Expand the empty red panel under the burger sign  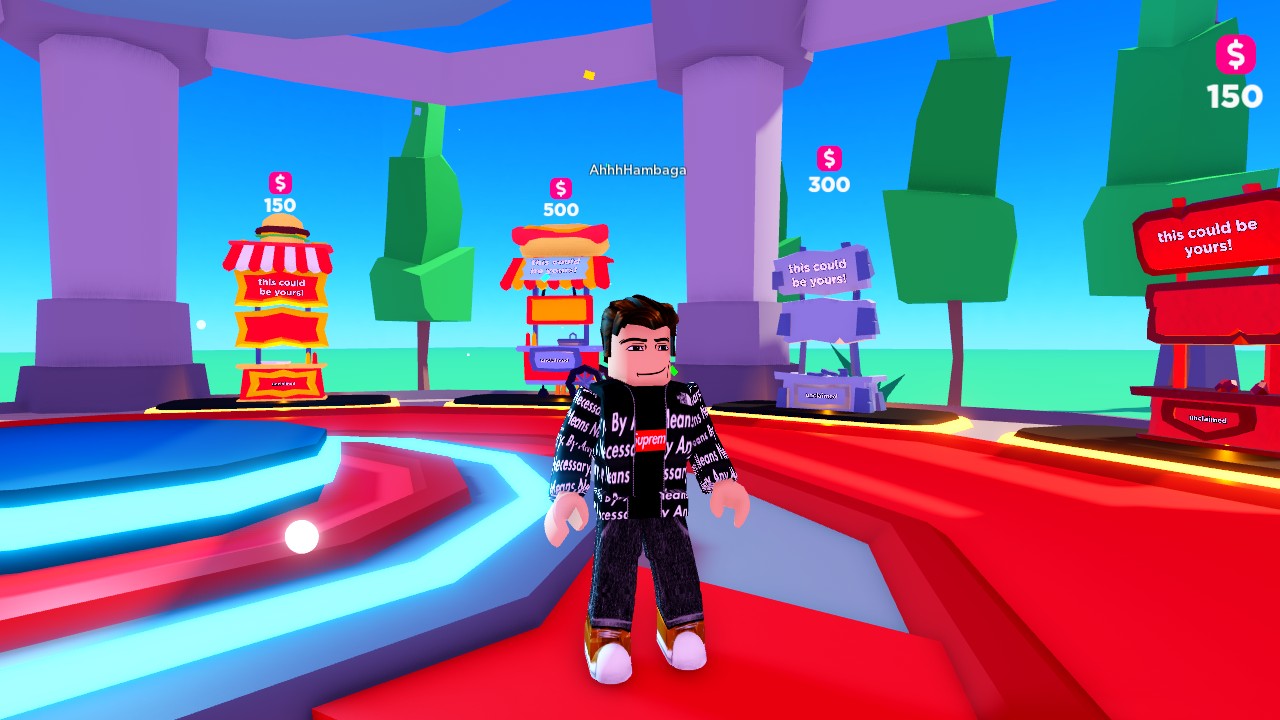coord(280,328)
